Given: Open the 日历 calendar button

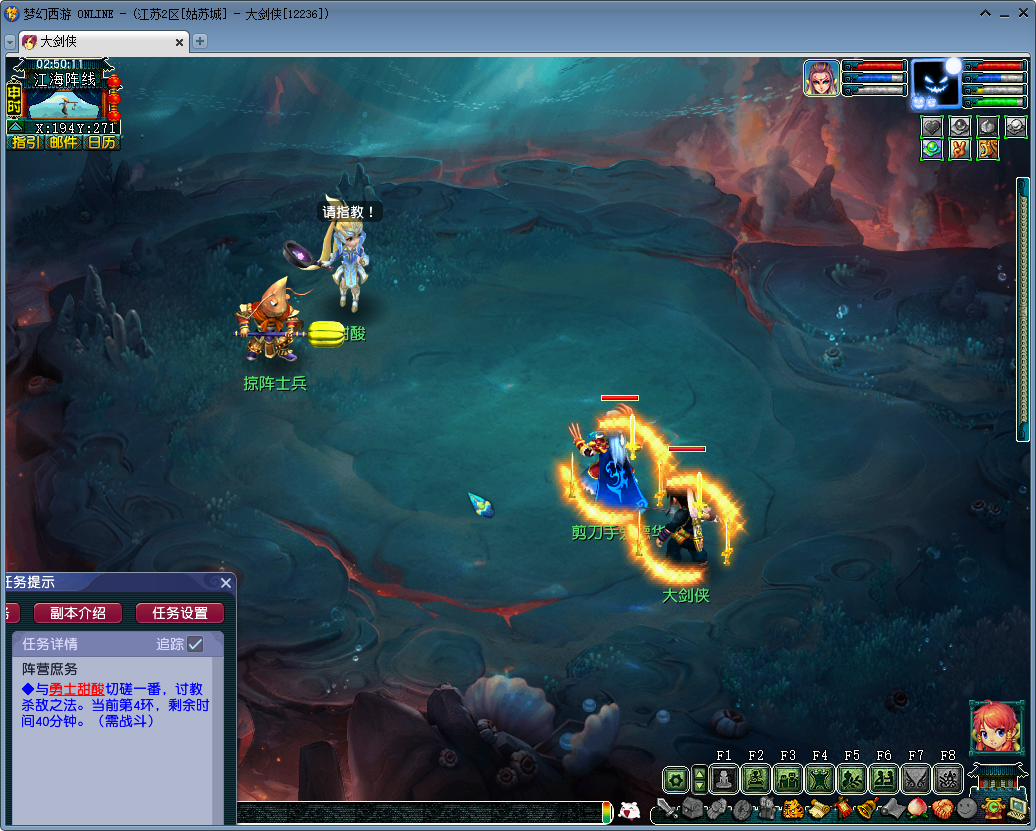Looking at the screenshot, I should 101,142.
